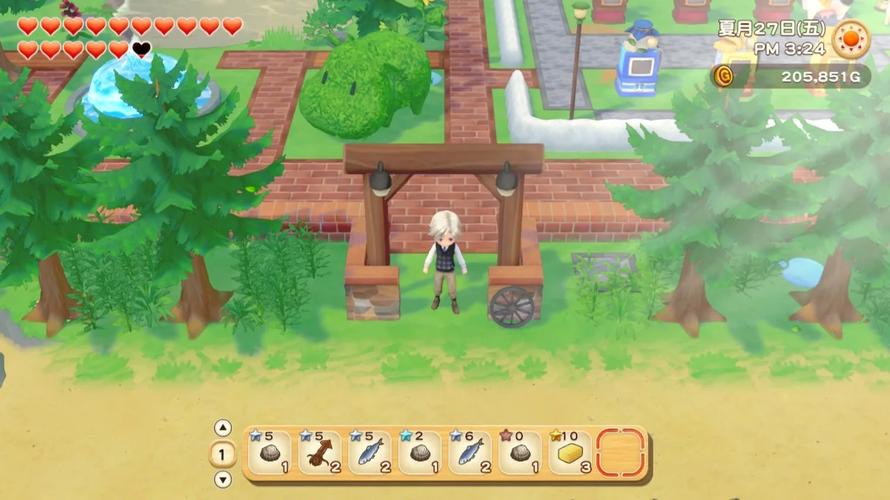Viewport: 890px width, 500px height.
Task: Pick the 5-star blue fish slot
Action: coord(370,454)
